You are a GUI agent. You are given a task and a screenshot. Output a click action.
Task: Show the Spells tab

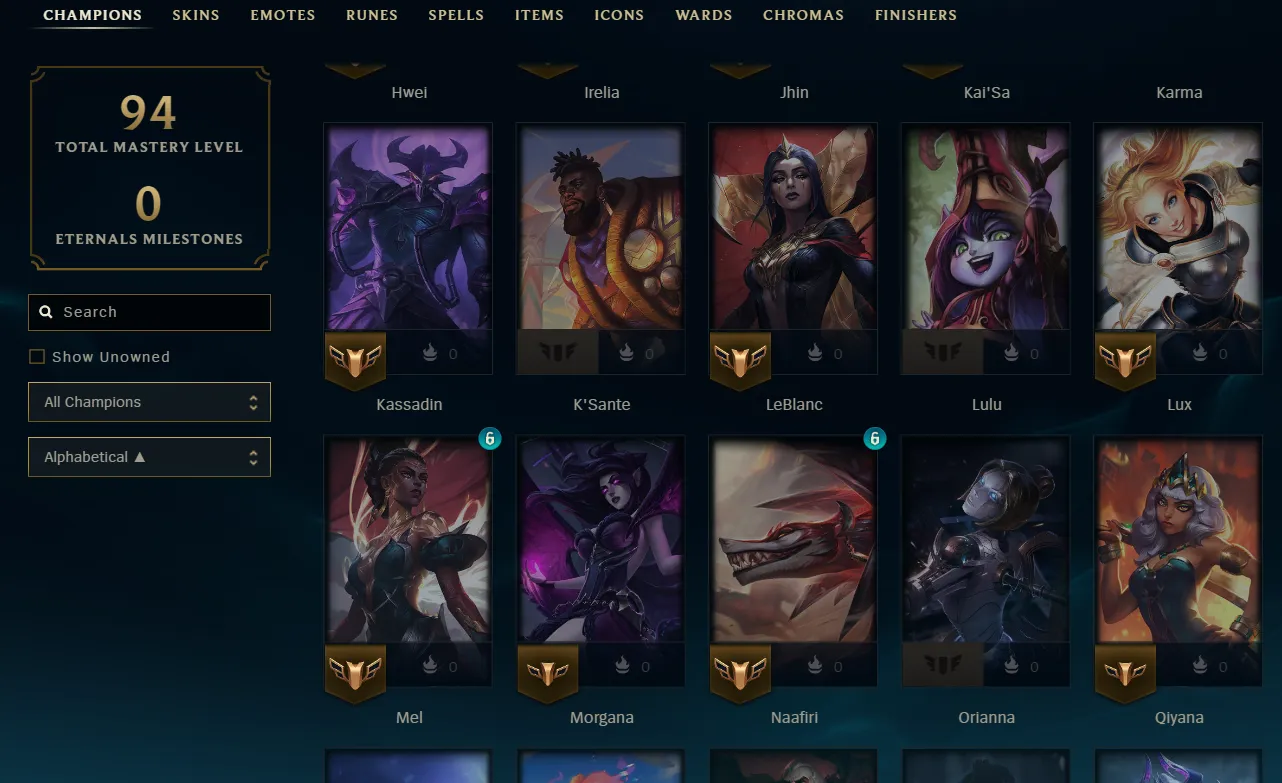click(456, 15)
